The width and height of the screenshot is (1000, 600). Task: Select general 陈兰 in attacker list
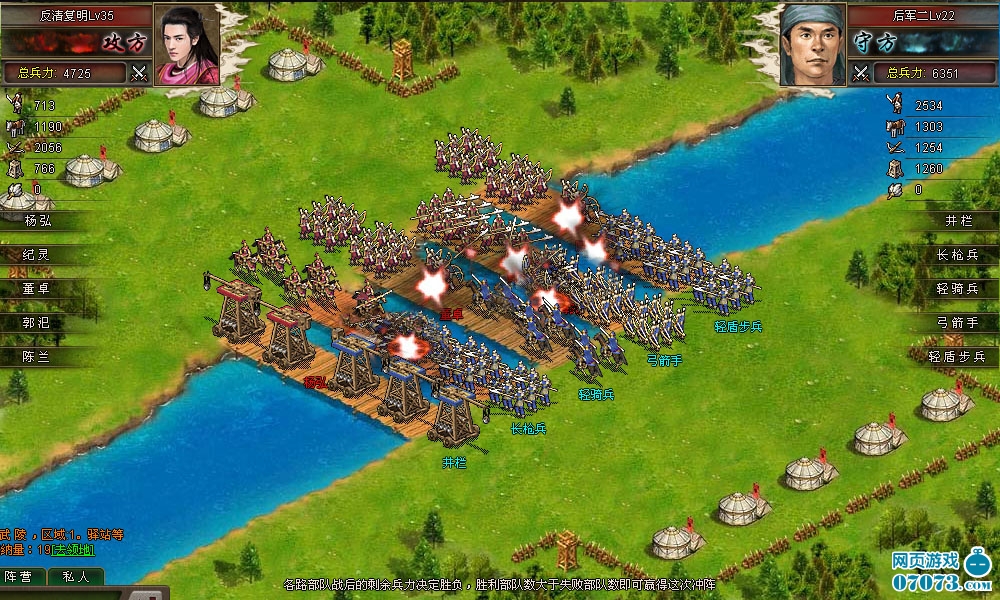tap(42, 357)
